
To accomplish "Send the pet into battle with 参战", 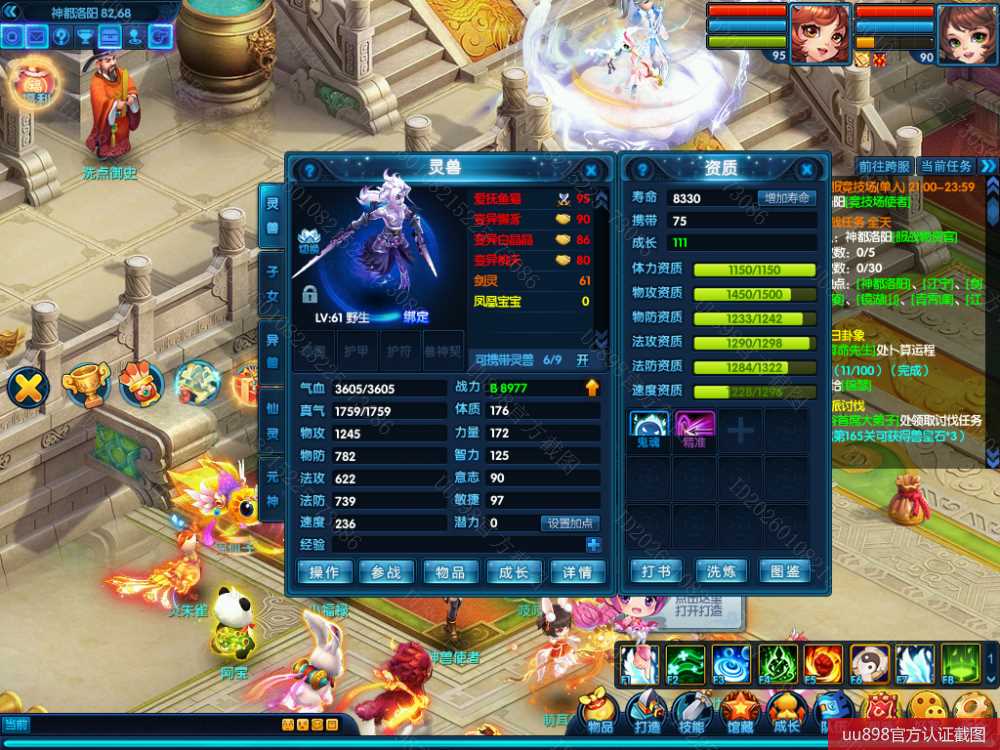I will point(386,572).
